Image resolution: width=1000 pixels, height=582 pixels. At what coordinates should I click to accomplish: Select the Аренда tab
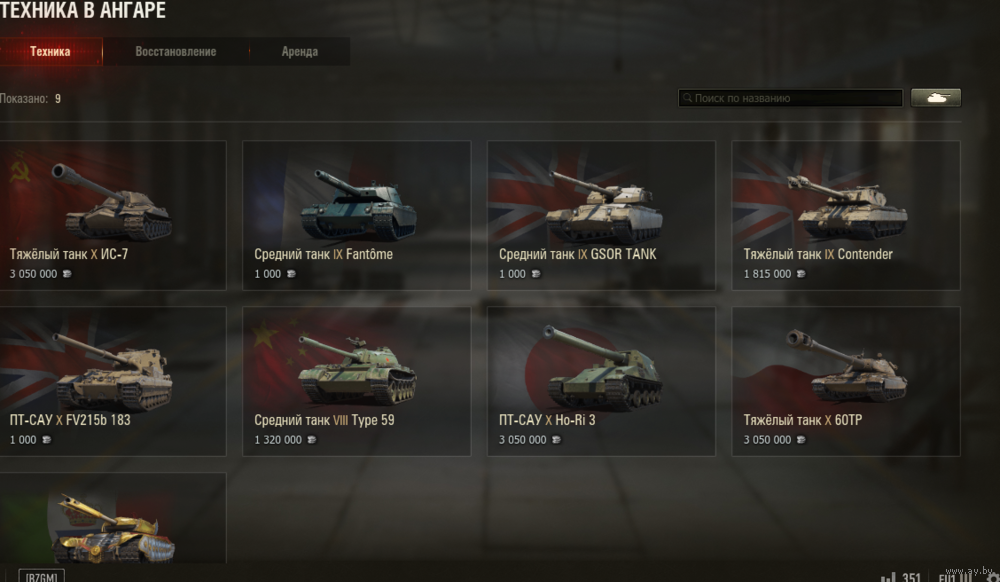click(x=300, y=52)
